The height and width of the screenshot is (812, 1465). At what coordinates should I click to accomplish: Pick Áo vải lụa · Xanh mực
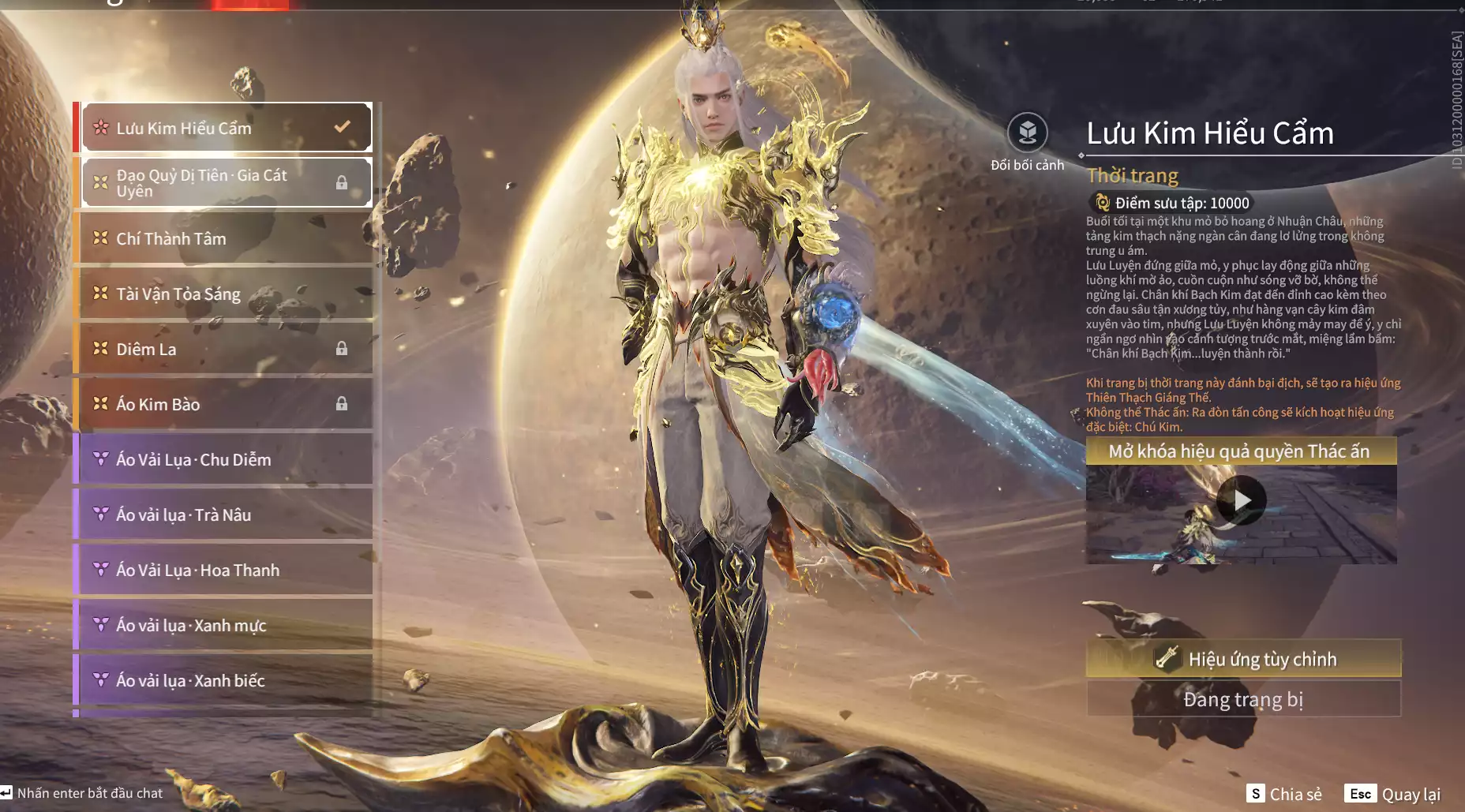tap(227, 625)
